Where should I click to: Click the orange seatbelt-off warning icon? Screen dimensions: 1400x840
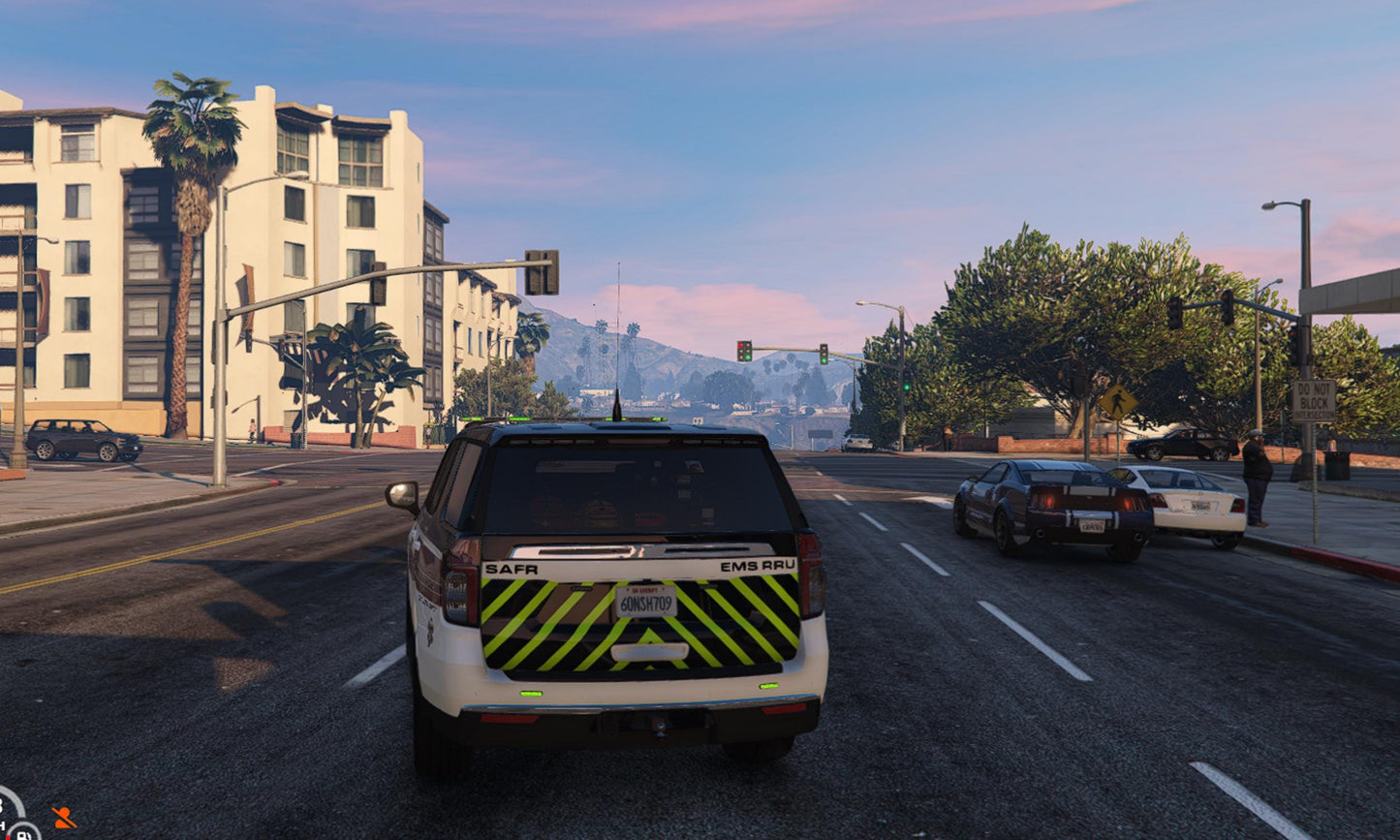pyautogui.click(x=63, y=817)
